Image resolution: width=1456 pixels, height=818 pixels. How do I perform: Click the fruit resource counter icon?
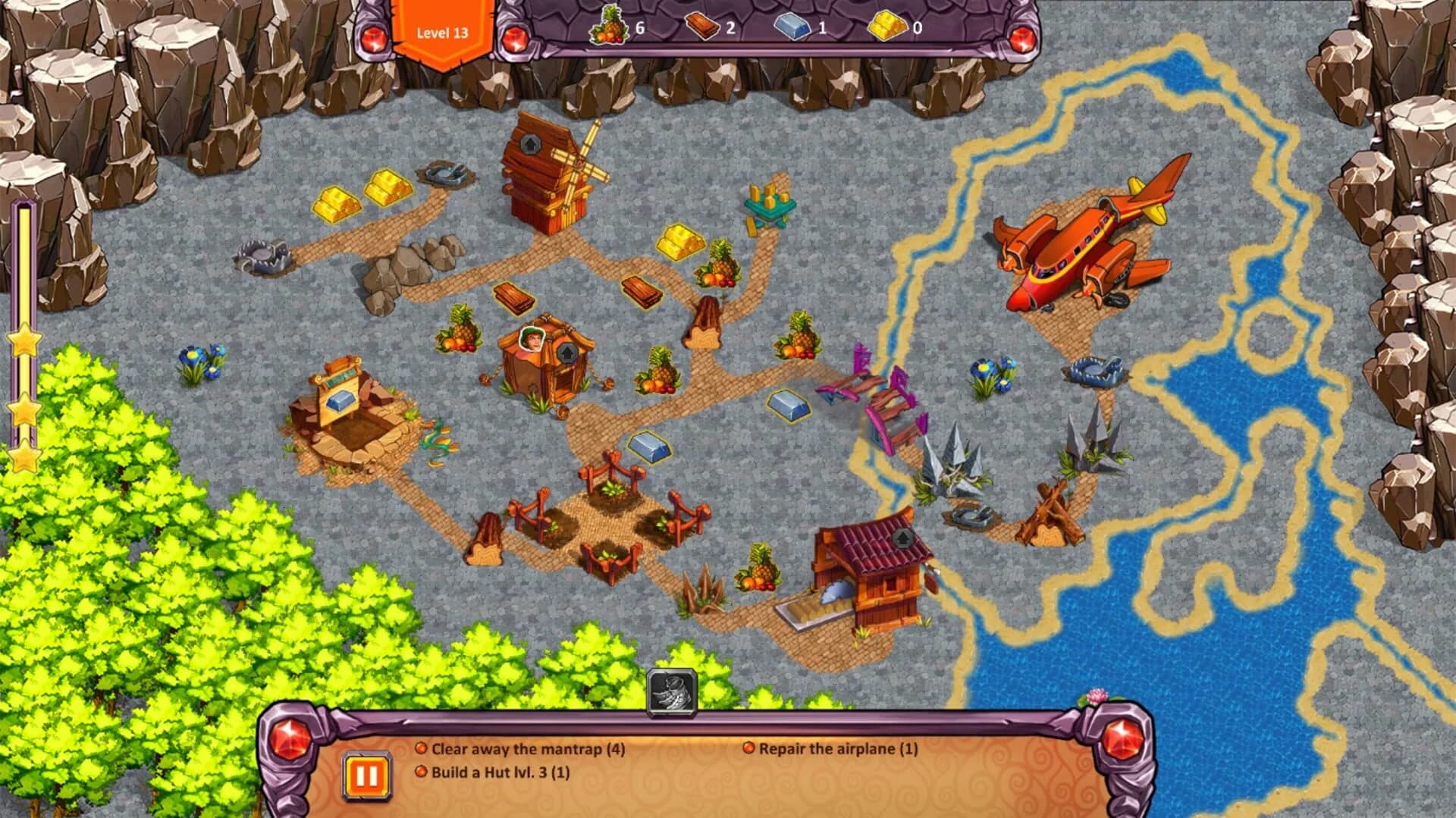pos(609,27)
